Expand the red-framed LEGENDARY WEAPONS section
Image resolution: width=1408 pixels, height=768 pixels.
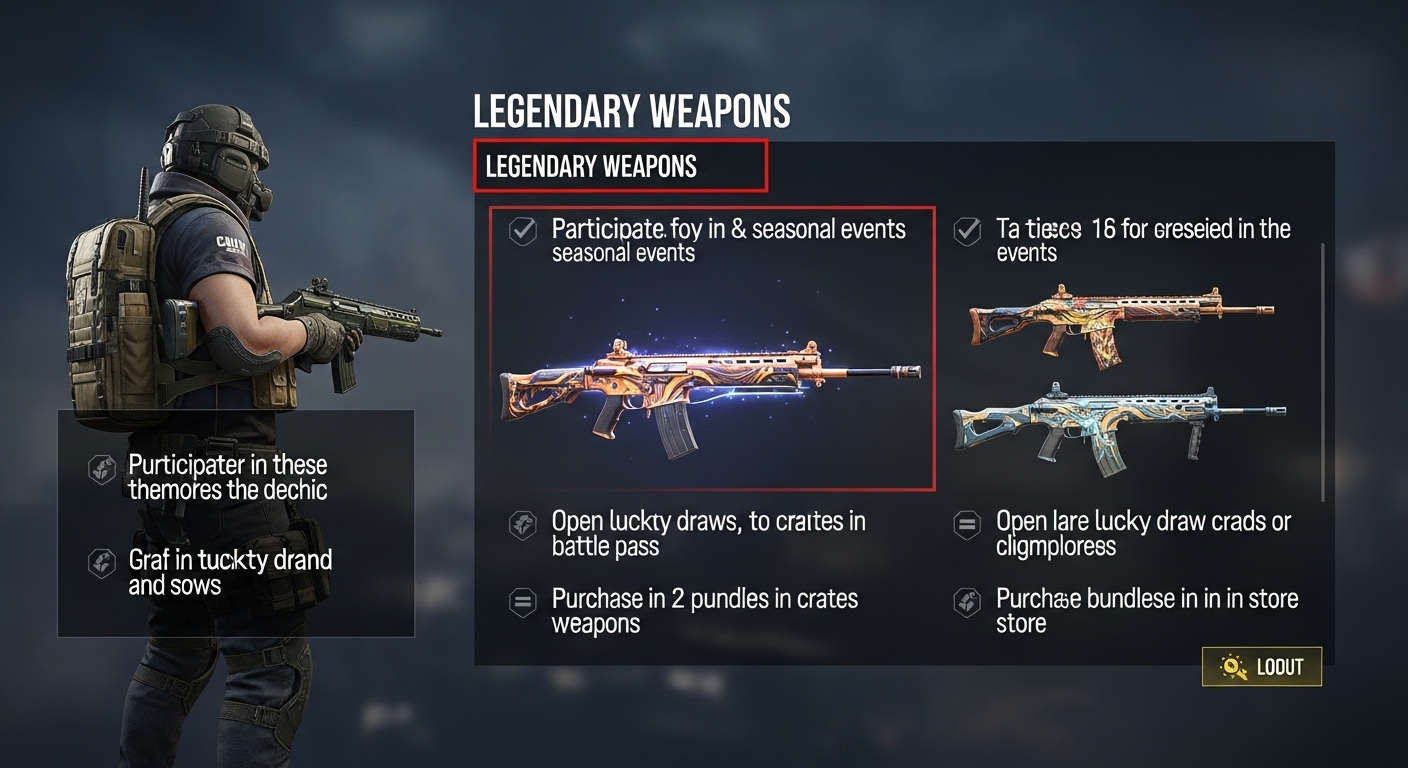point(619,167)
